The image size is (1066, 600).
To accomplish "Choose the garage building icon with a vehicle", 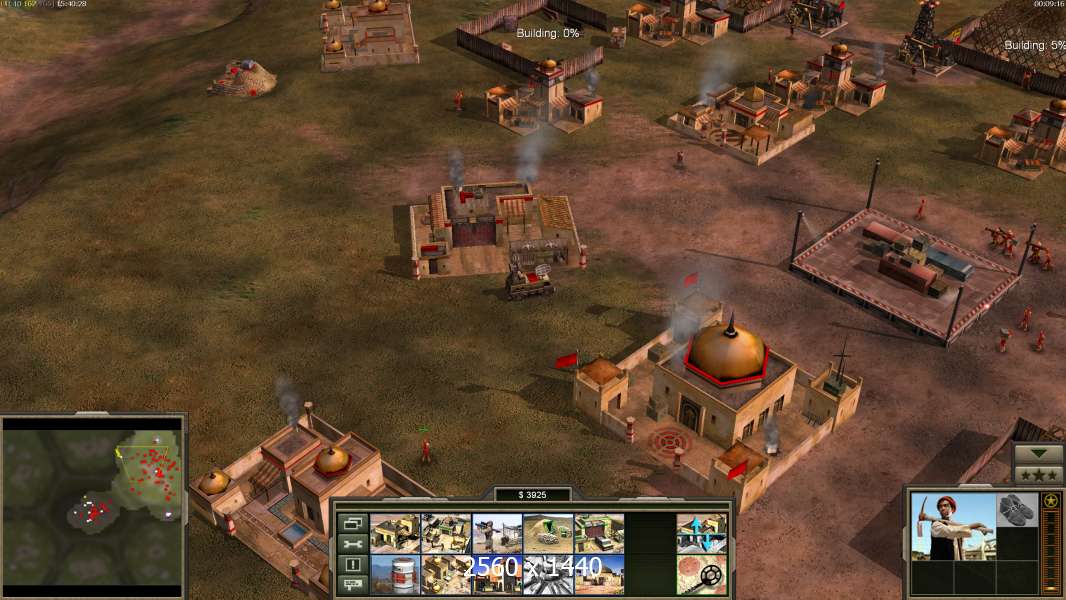I will click(x=599, y=534).
